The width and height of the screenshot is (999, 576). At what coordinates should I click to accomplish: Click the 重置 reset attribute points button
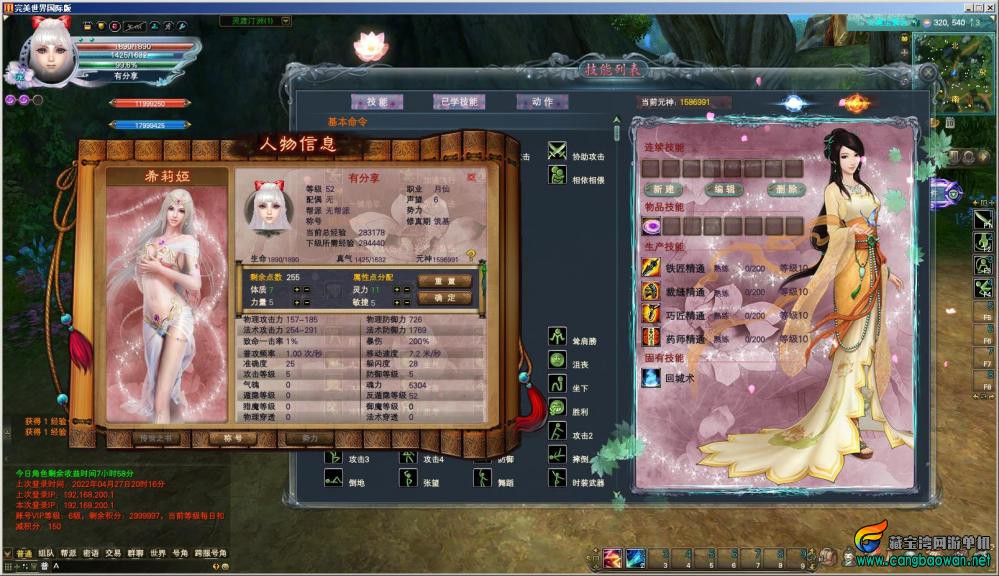(444, 281)
